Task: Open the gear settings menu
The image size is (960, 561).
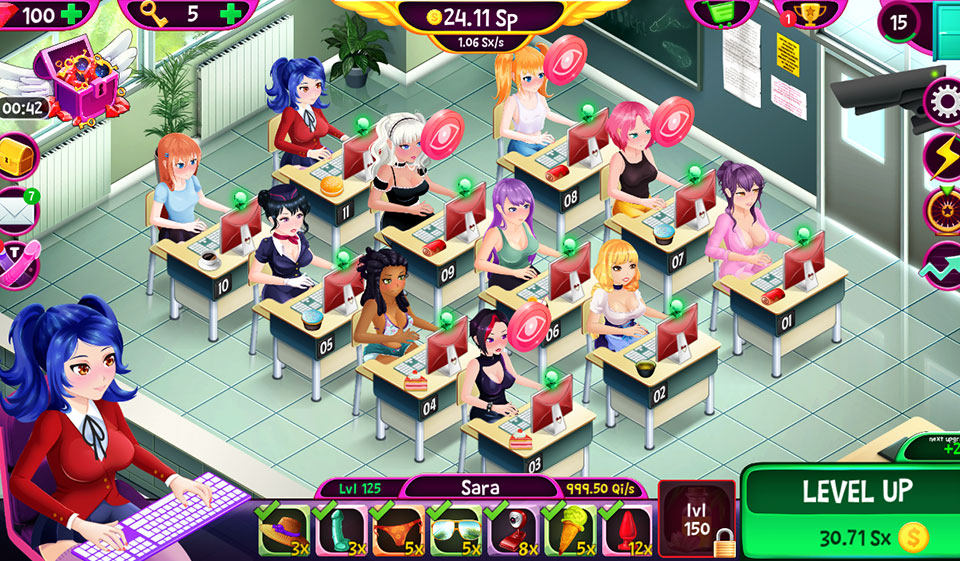Action: tap(942, 100)
